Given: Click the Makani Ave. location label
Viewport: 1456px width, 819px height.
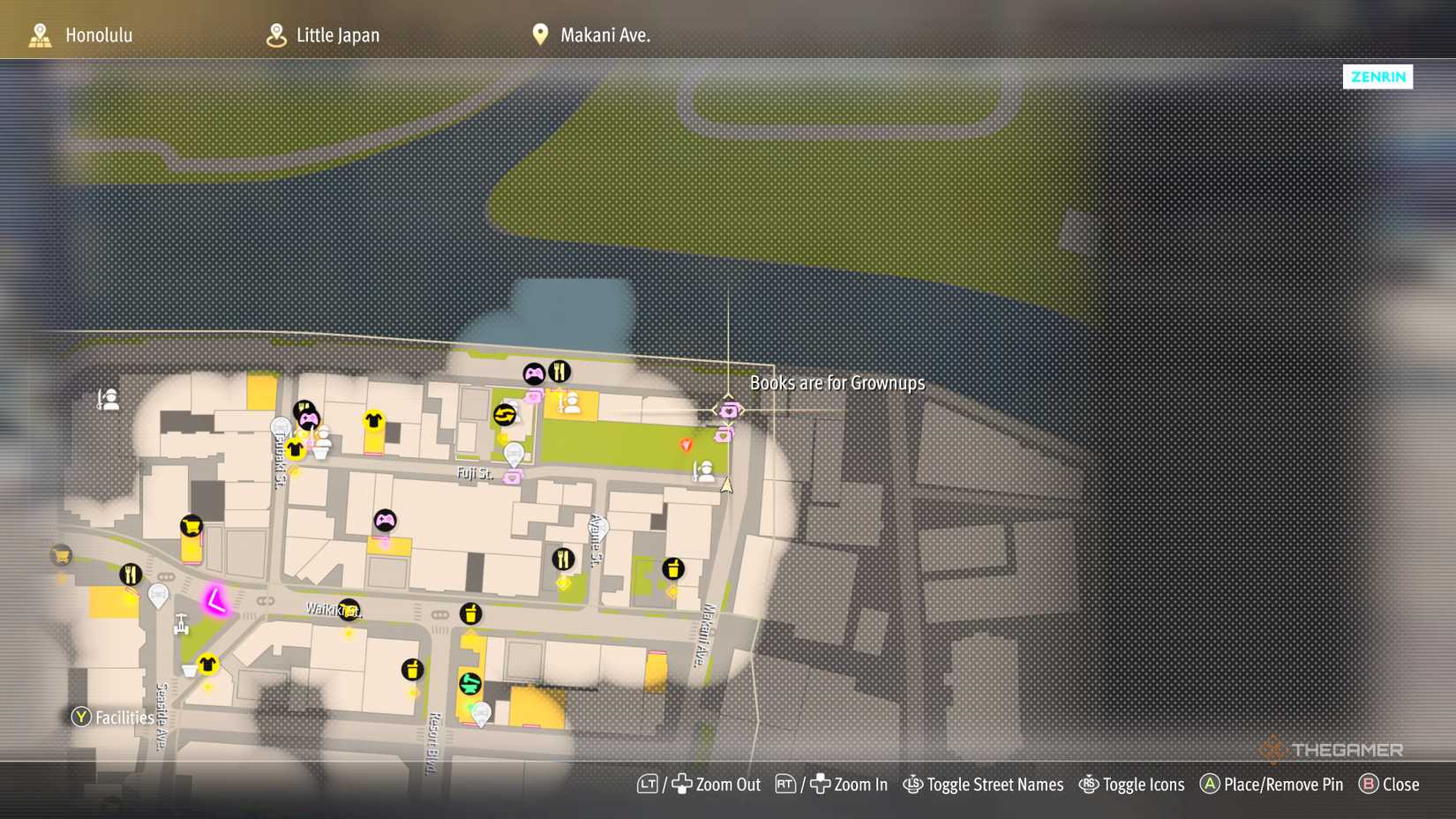Looking at the screenshot, I should point(604,35).
